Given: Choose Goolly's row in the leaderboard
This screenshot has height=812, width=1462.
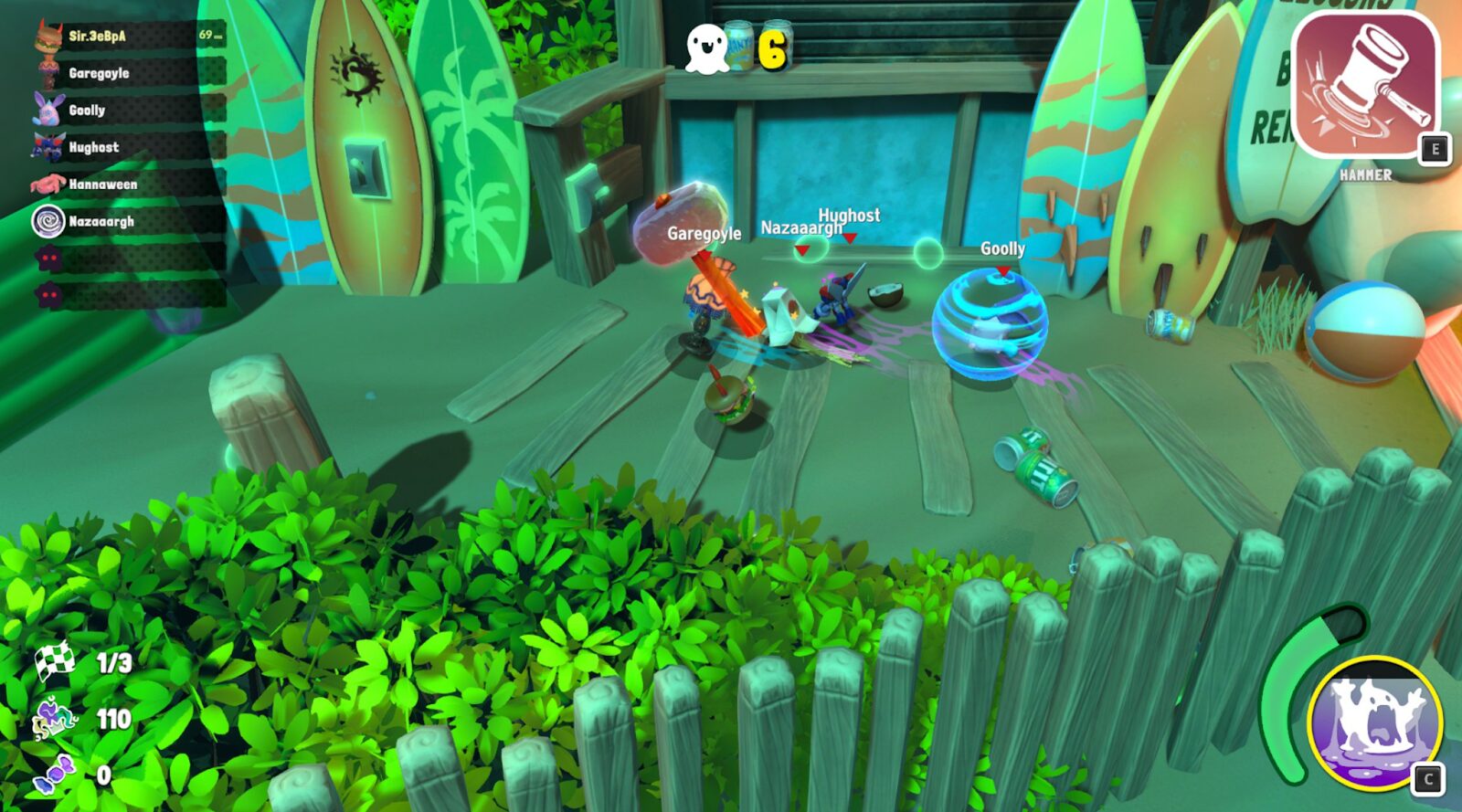Looking at the screenshot, I should 128,111.
